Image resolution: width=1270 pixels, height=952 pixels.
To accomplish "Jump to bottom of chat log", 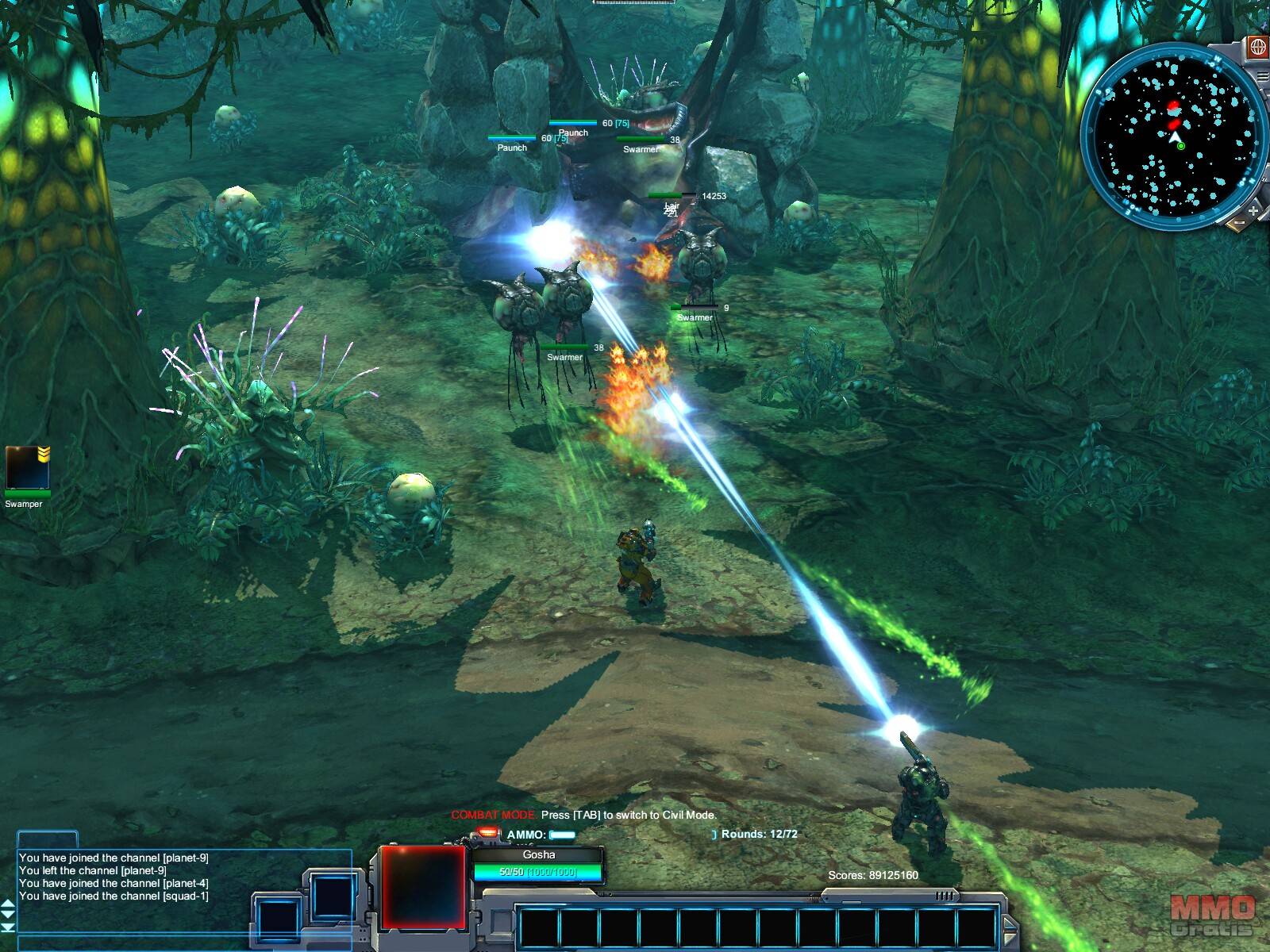I will coord(8,927).
